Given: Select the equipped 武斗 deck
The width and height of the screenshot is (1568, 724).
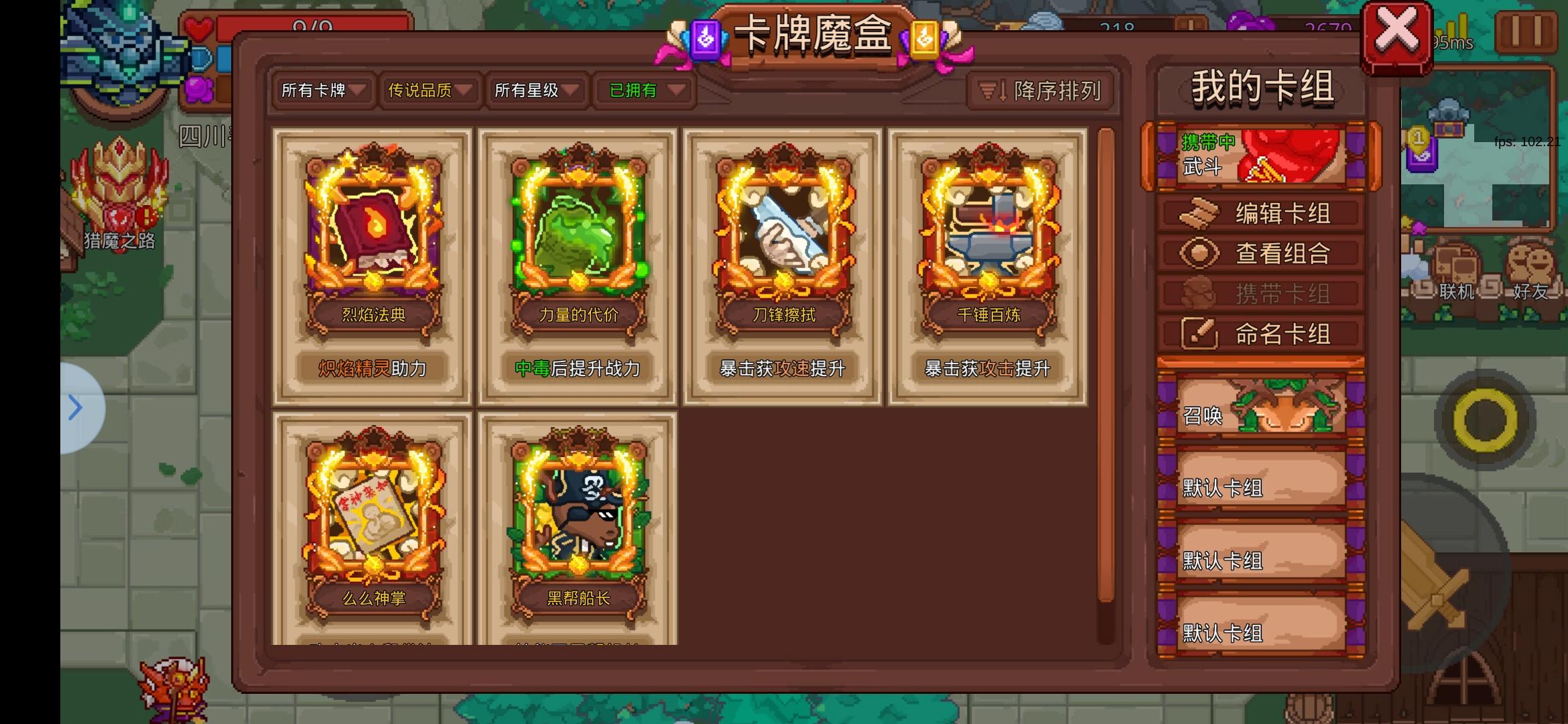Looking at the screenshot, I should coord(1260,154).
